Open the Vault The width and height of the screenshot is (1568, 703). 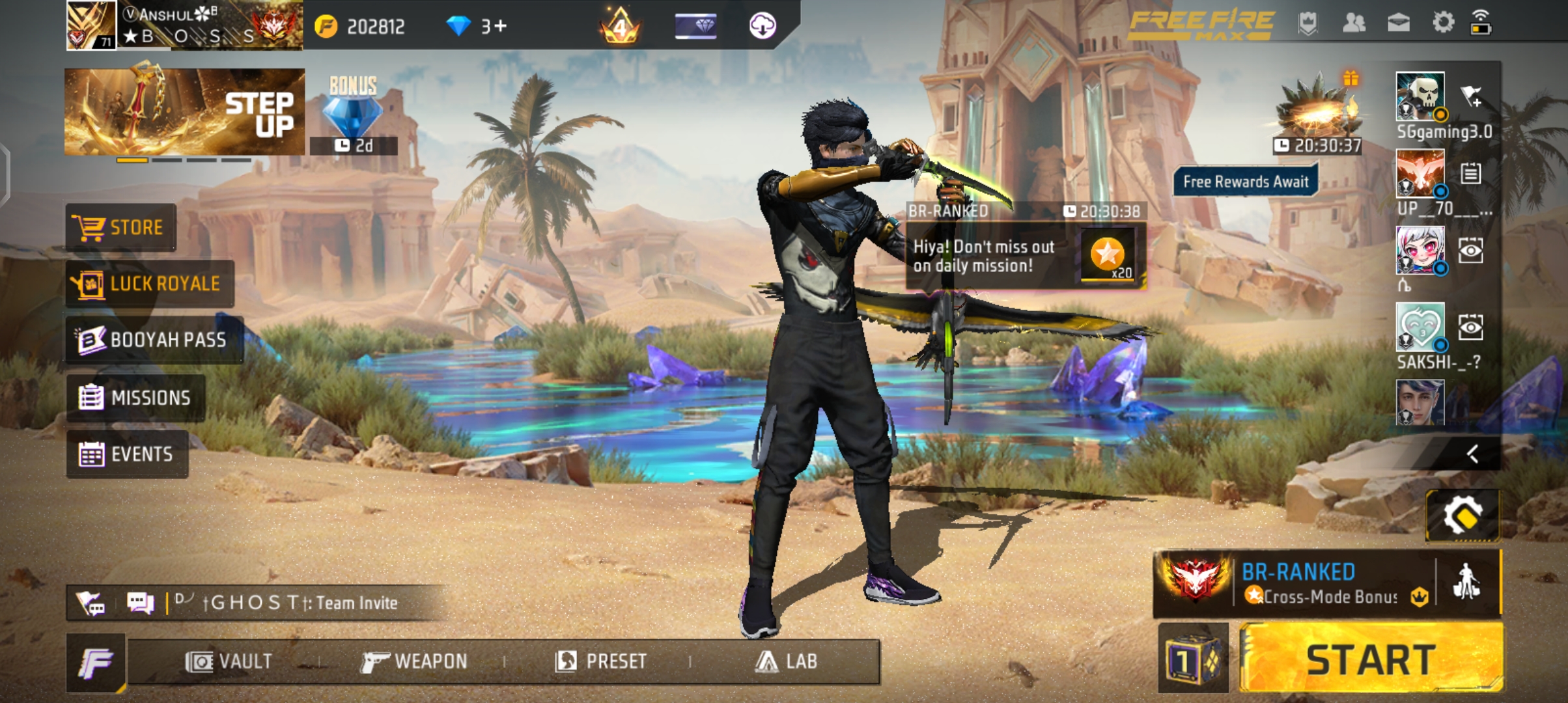click(x=229, y=661)
